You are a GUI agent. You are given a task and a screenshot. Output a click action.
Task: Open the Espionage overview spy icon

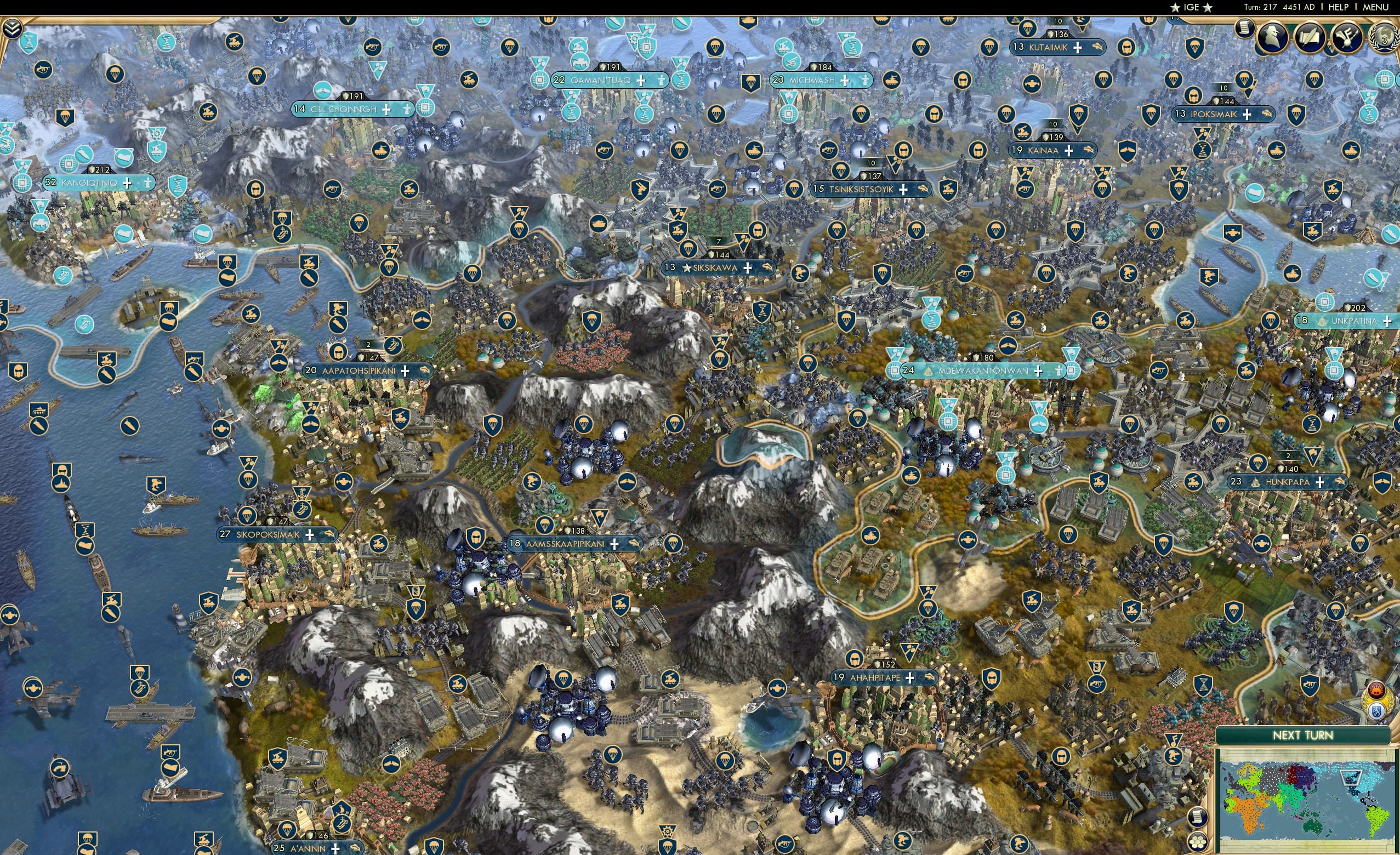pyautogui.click(x=1272, y=37)
